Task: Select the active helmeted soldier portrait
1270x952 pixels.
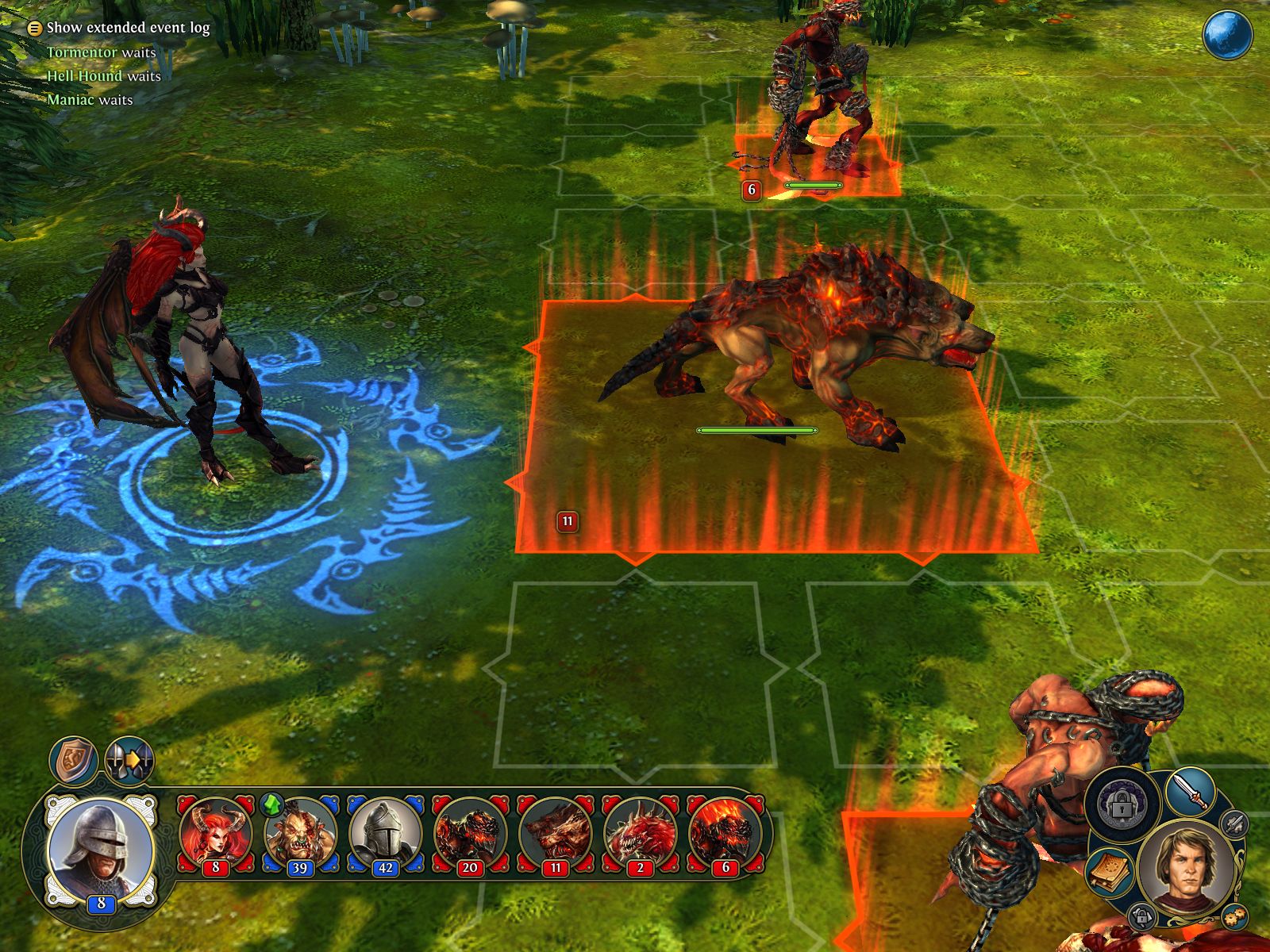Action: click(x=100, y=847)
